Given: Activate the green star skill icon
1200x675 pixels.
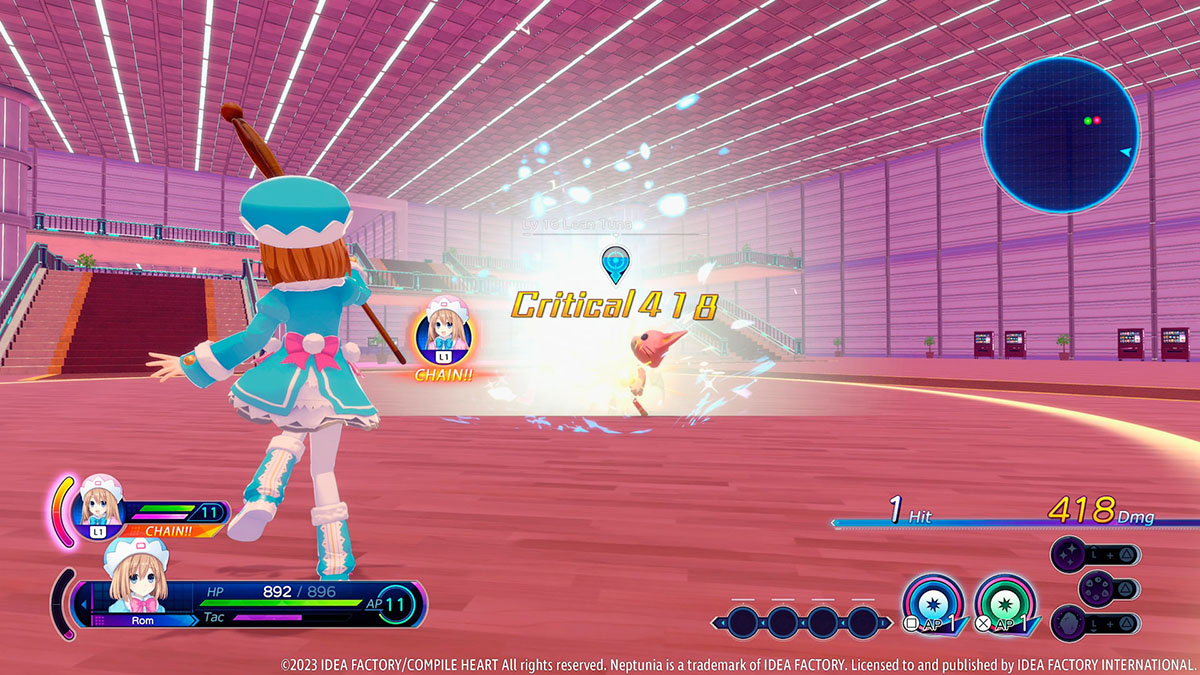Looking at the screenshot, I should pyautogui.click(x=1004, y=605).
